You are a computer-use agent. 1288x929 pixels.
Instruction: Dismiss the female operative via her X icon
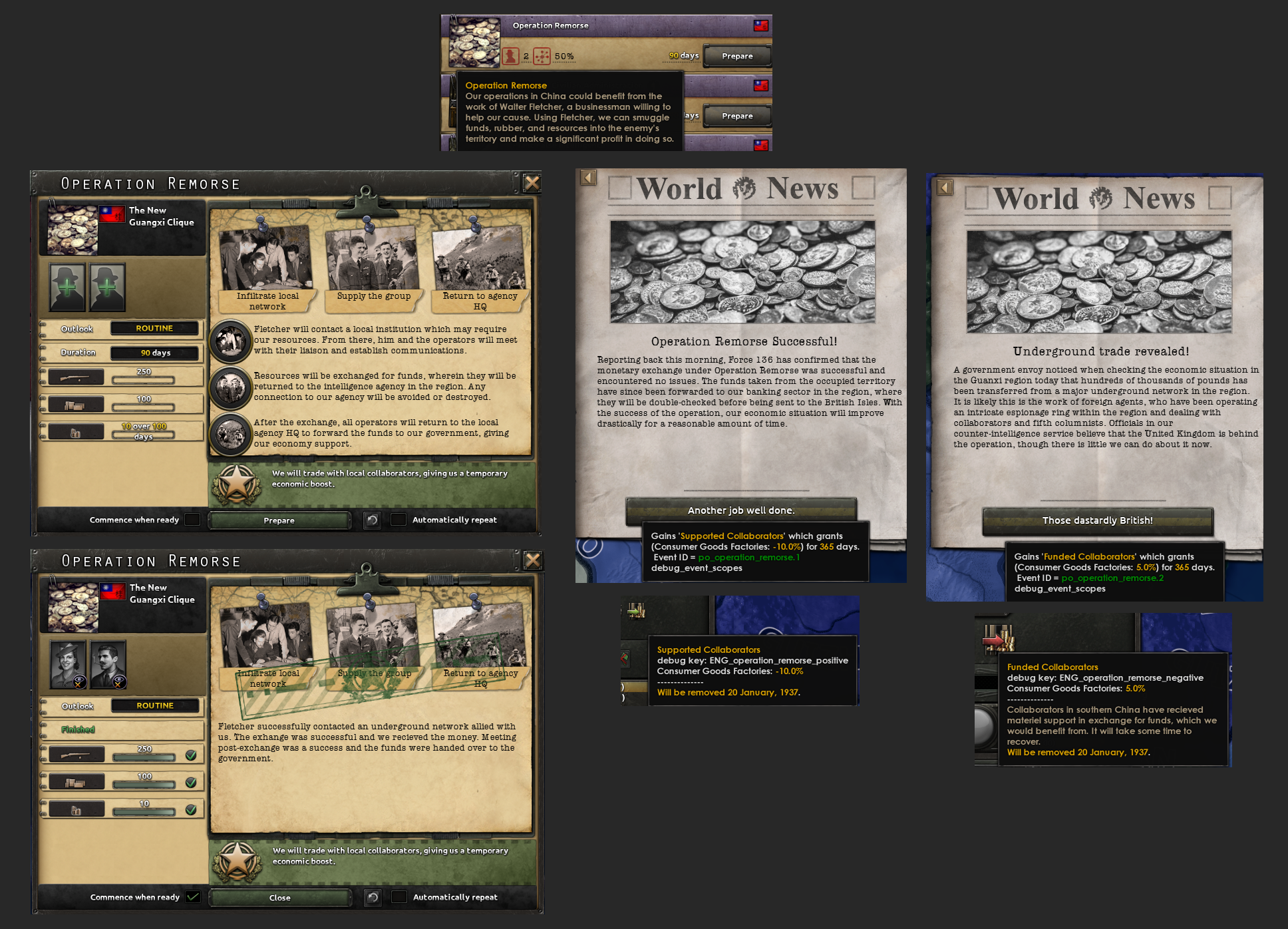[80, 681]
